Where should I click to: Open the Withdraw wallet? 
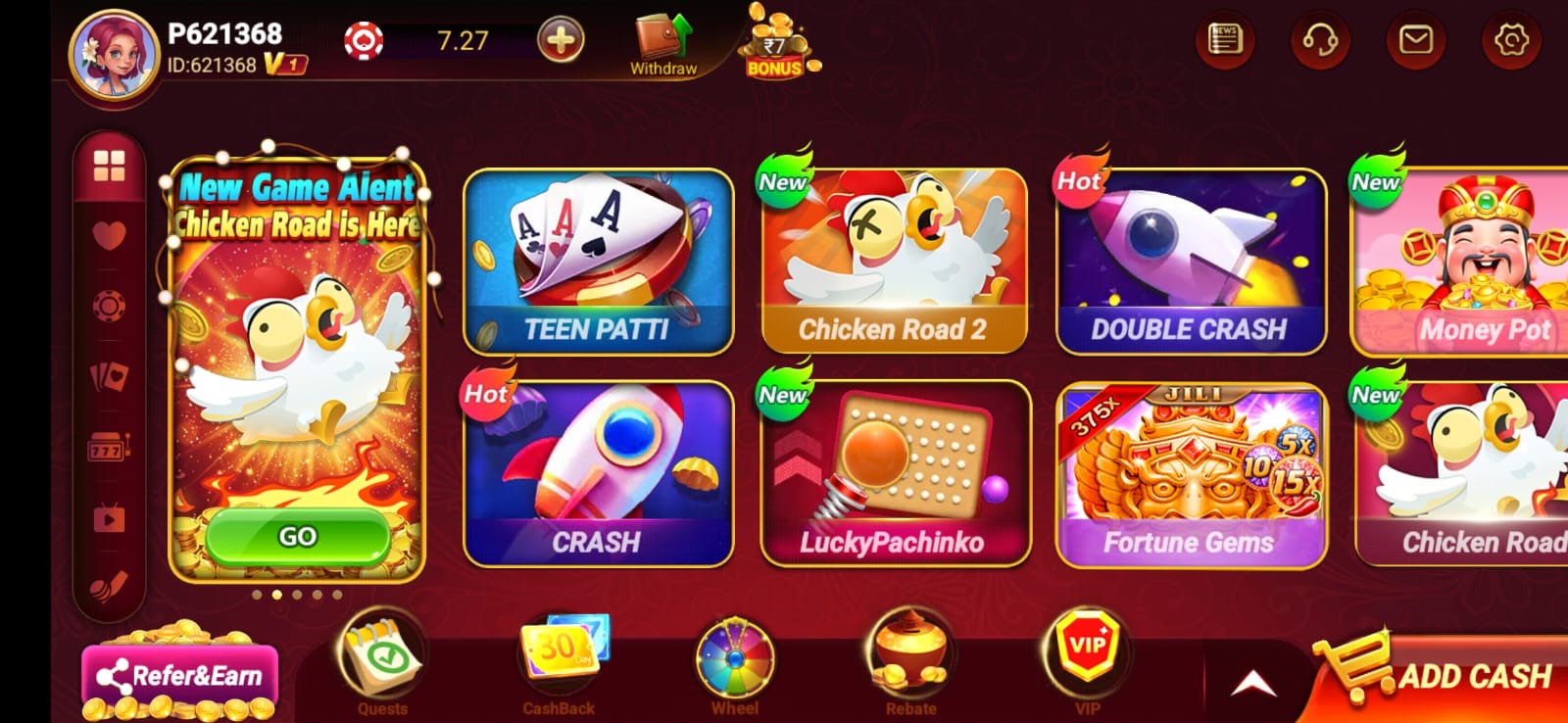point(663,44)
